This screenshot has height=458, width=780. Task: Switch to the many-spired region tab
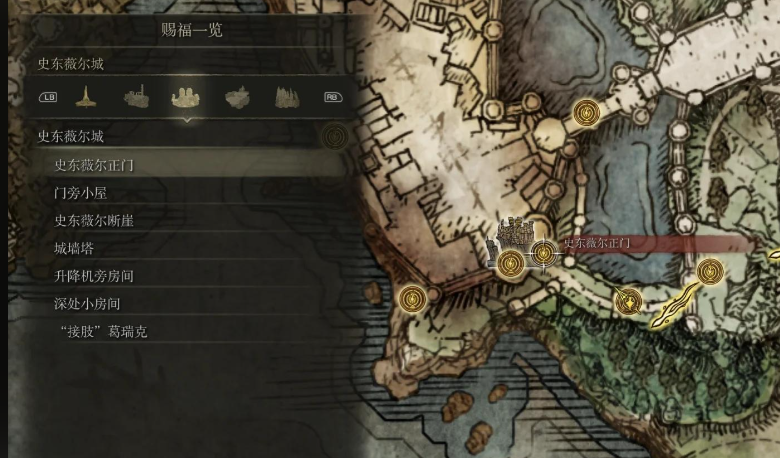pos(286,97)
